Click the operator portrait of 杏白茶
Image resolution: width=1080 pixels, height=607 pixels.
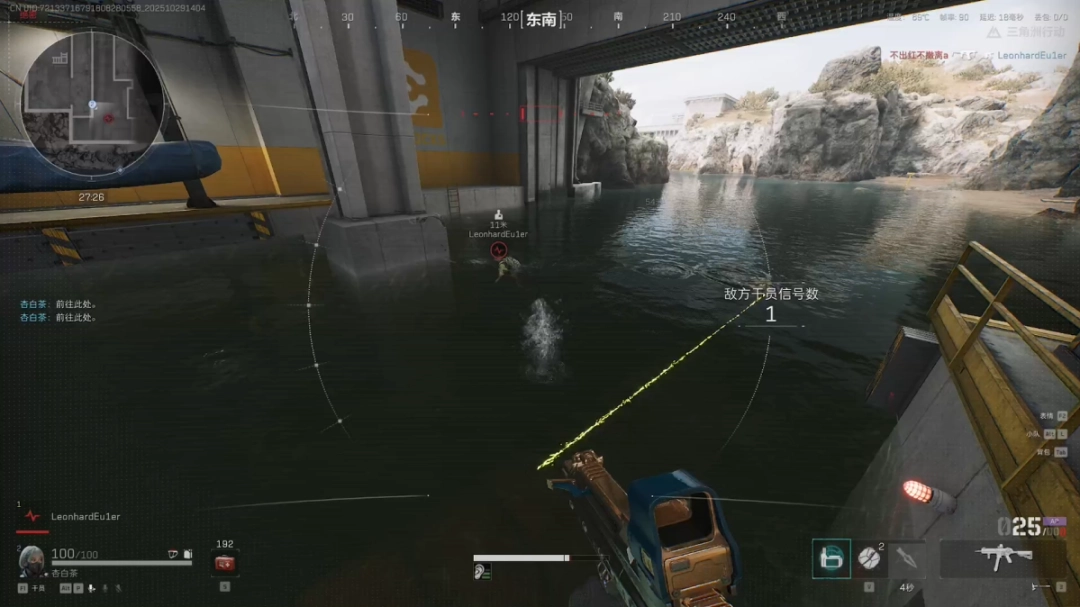coord(30,560)
